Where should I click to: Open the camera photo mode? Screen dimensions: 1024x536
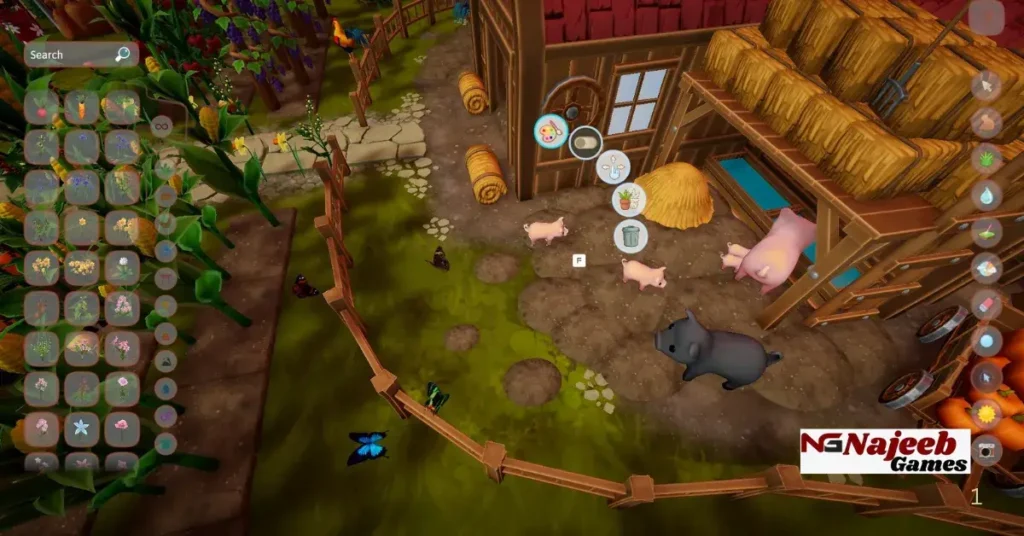[x=986, y=450]
